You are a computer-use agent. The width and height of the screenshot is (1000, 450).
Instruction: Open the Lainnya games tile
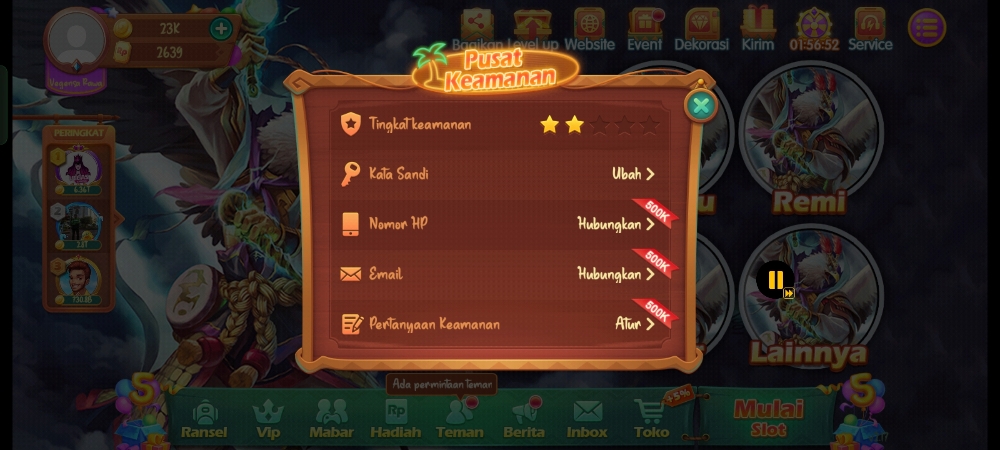(810, 300)
